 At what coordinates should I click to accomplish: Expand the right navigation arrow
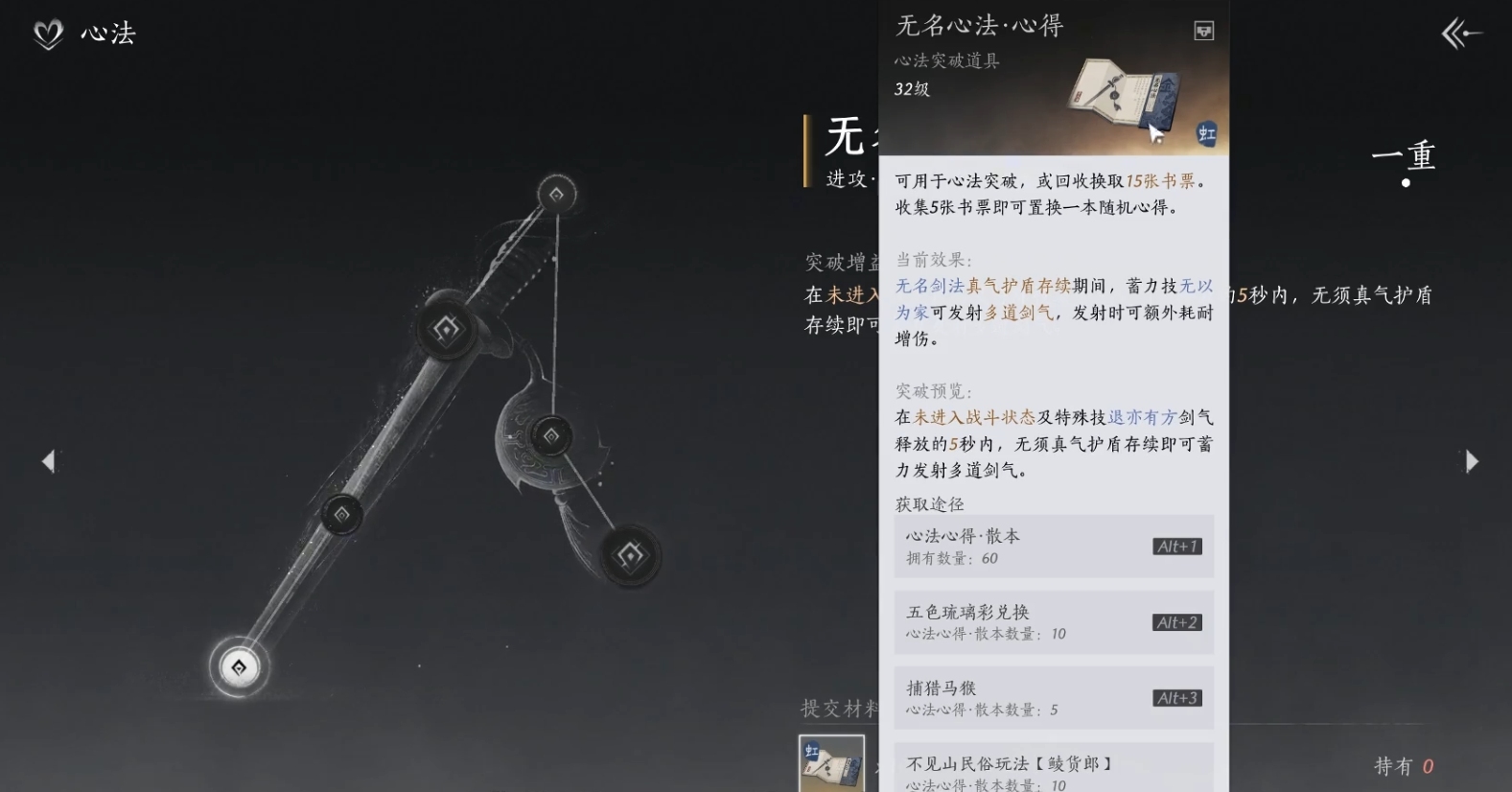tap(1472, 461)
